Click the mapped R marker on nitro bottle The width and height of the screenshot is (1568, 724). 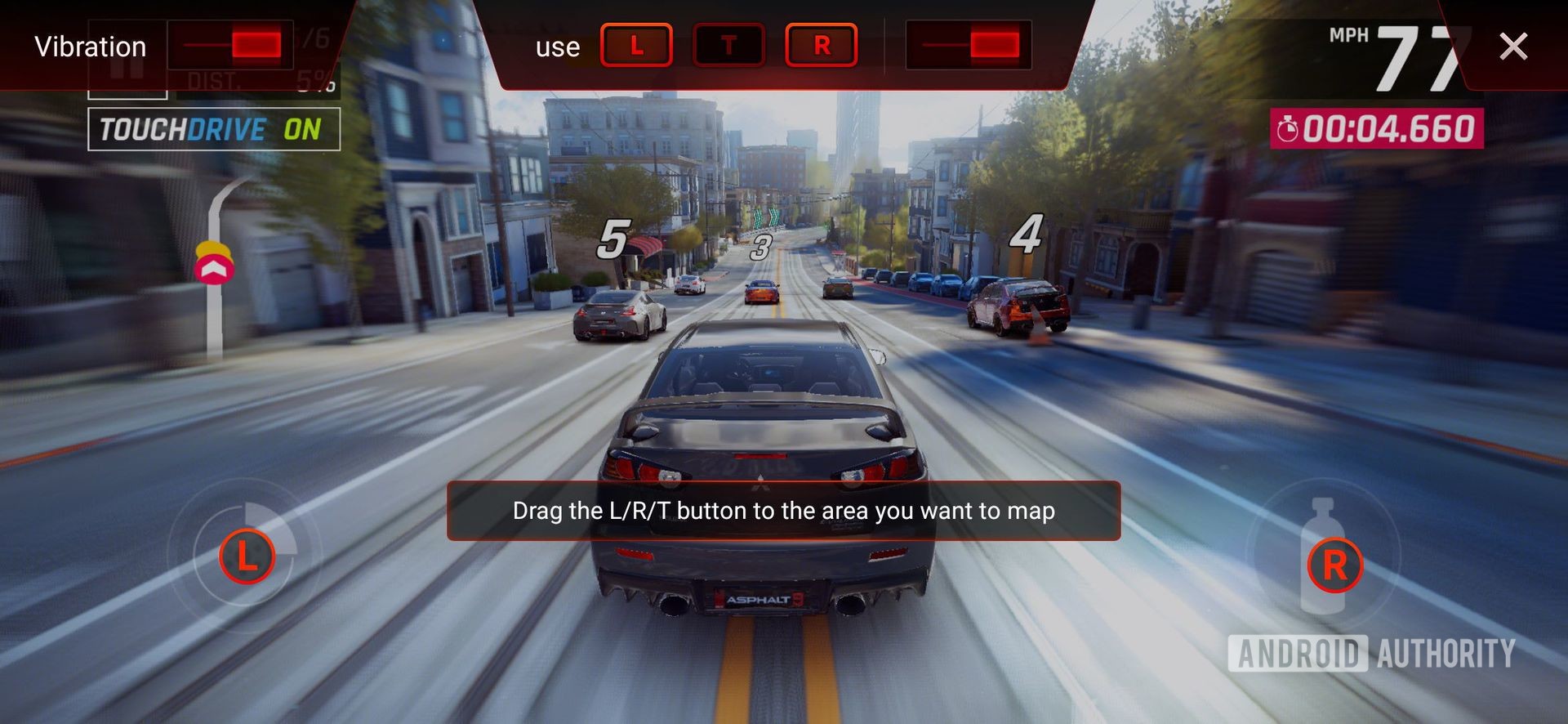pos(1334,565)
